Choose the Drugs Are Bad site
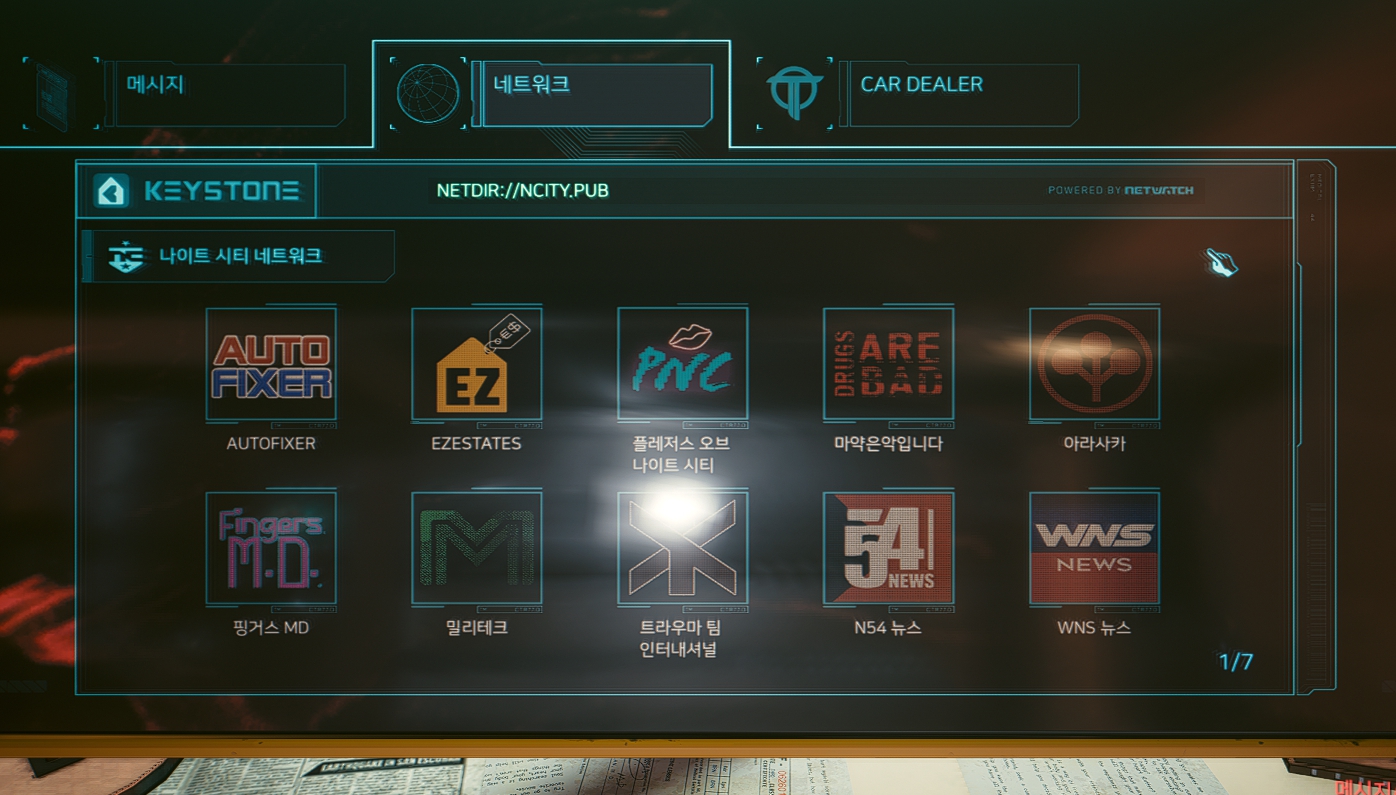 [888, 364]
